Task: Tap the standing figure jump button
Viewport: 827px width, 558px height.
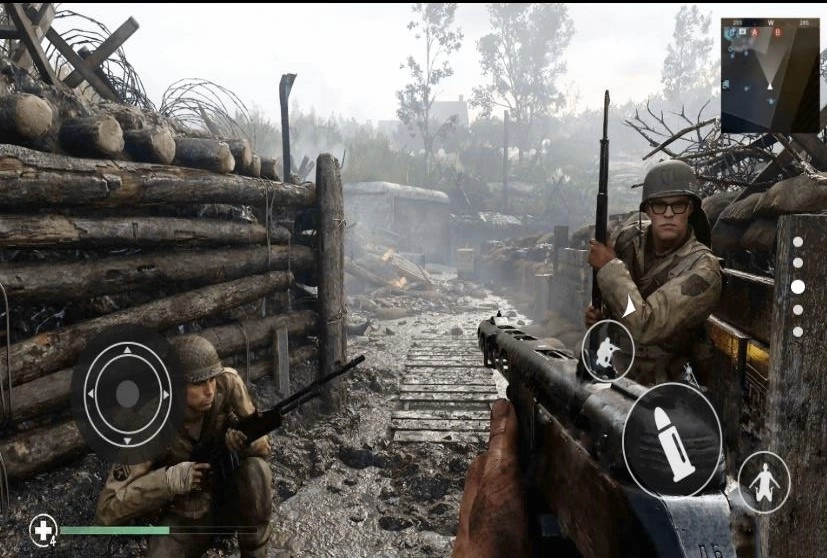Action: coord(764,482)
